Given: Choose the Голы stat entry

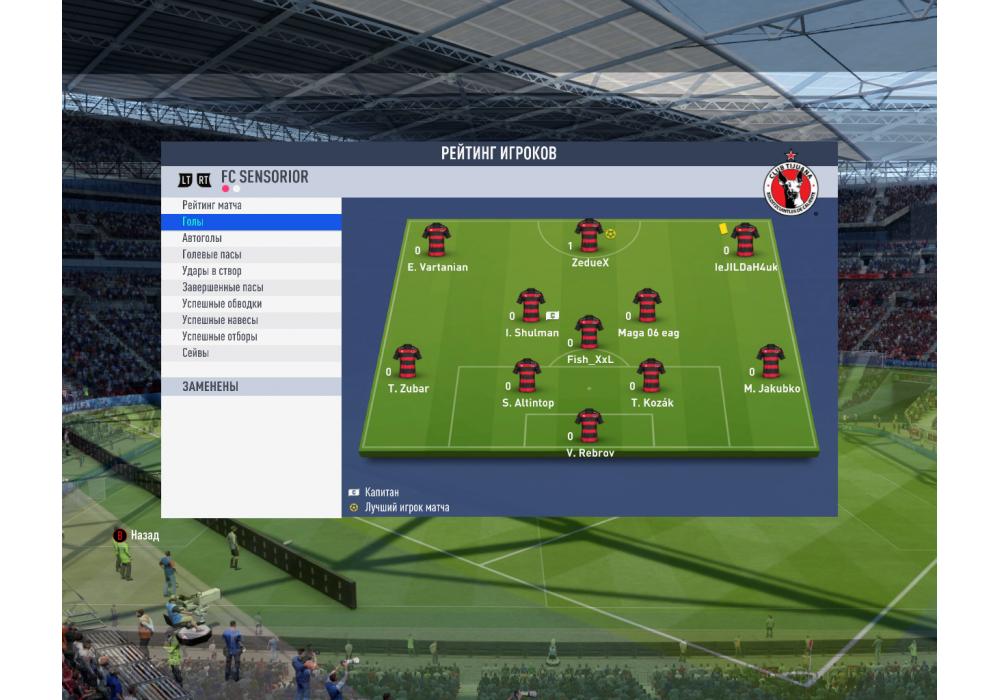Looking at the screenshot, I should [x=193, y=222].
